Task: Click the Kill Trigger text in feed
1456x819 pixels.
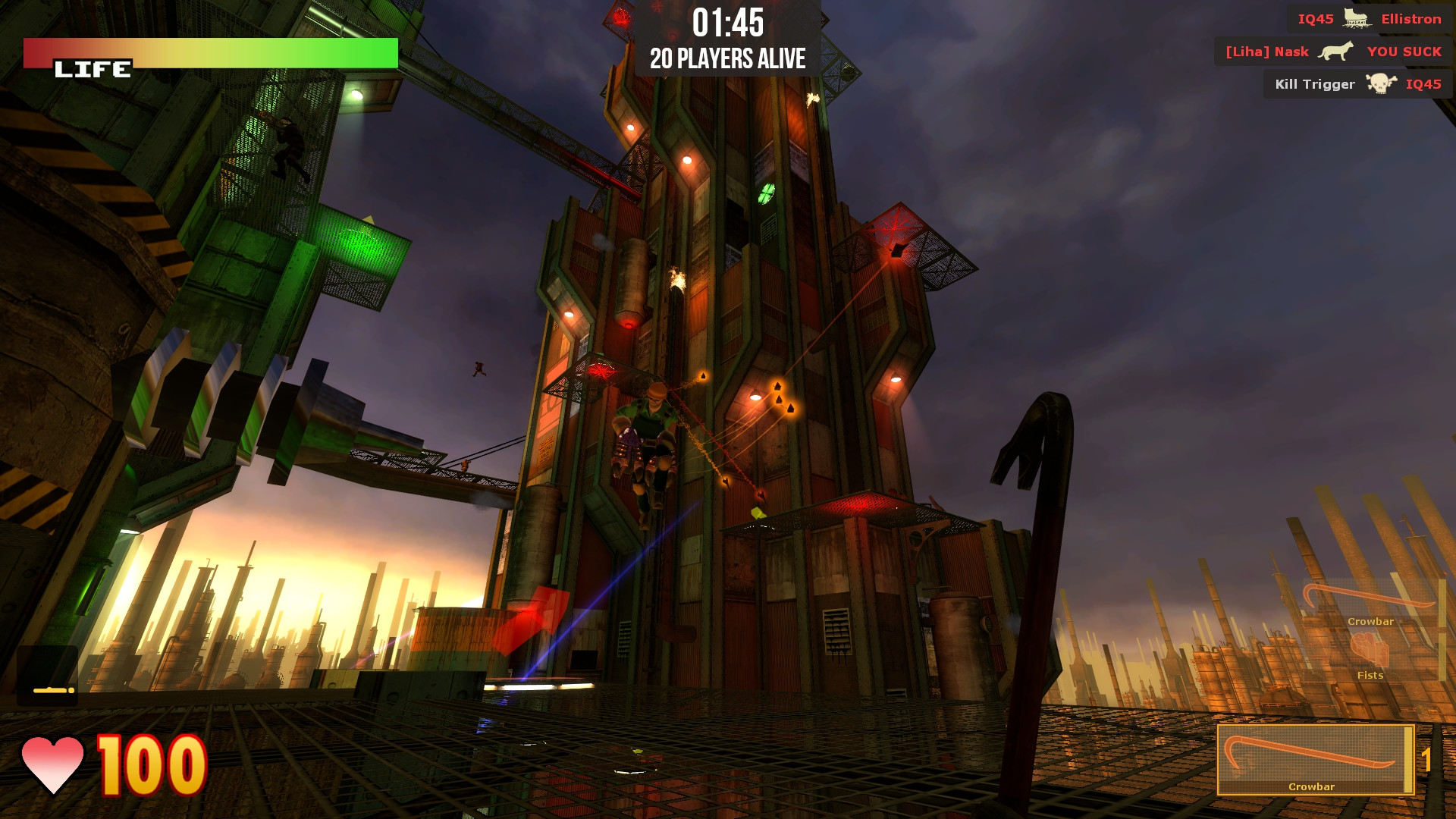Action: pyautogui.click(x=1315, y=84)
